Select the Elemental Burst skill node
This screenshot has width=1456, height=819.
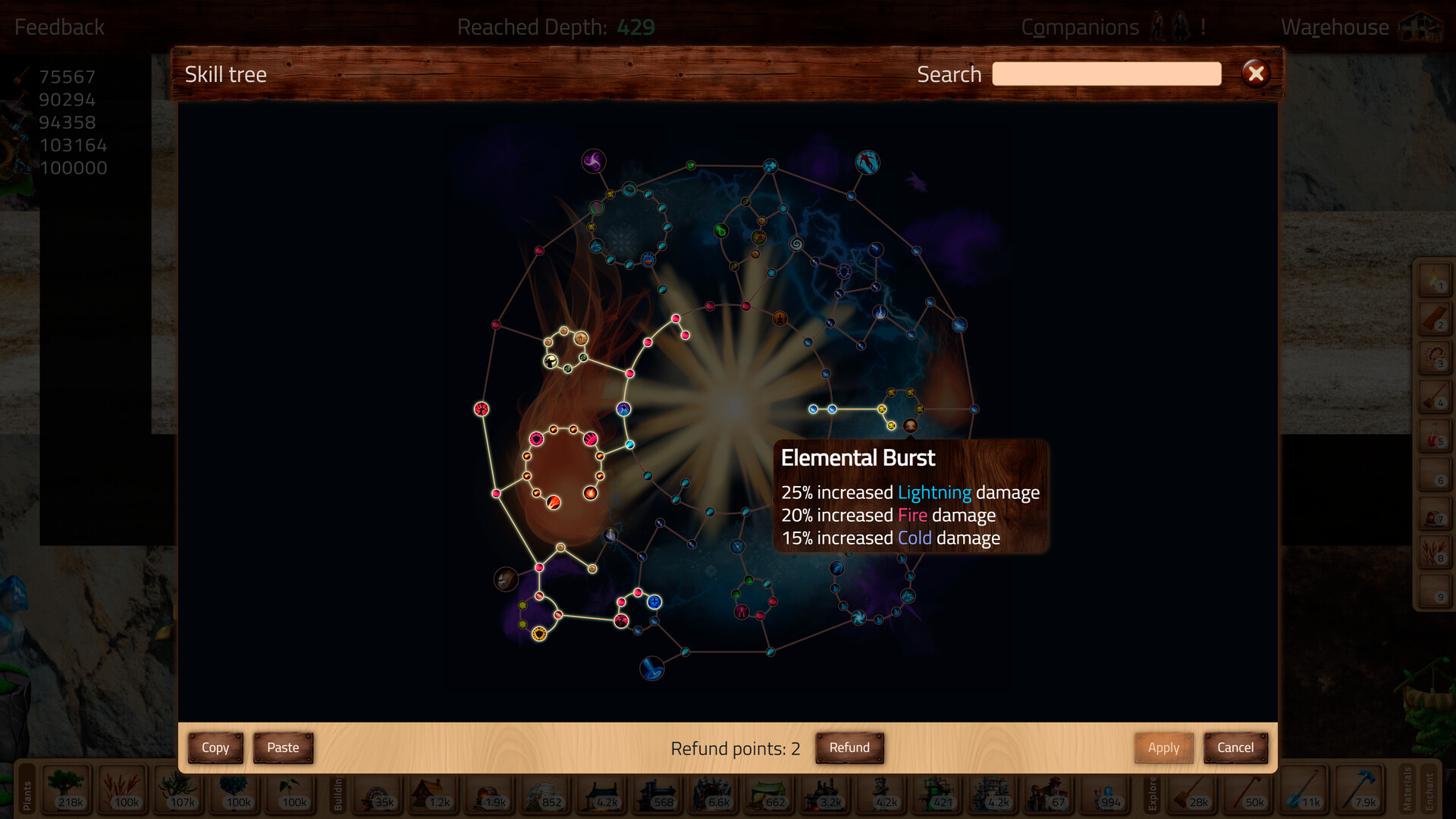pyautogui.click(x=910, y=425)
